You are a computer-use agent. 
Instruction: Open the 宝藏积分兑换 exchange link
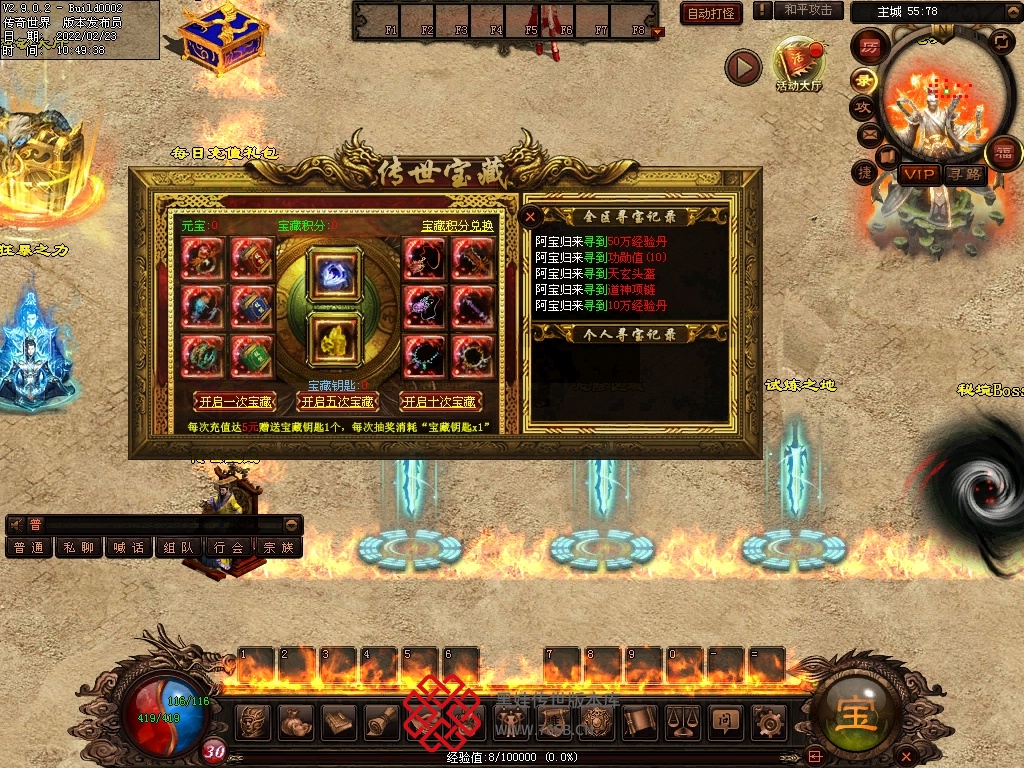pyautogui.click(x=457, y=226)
